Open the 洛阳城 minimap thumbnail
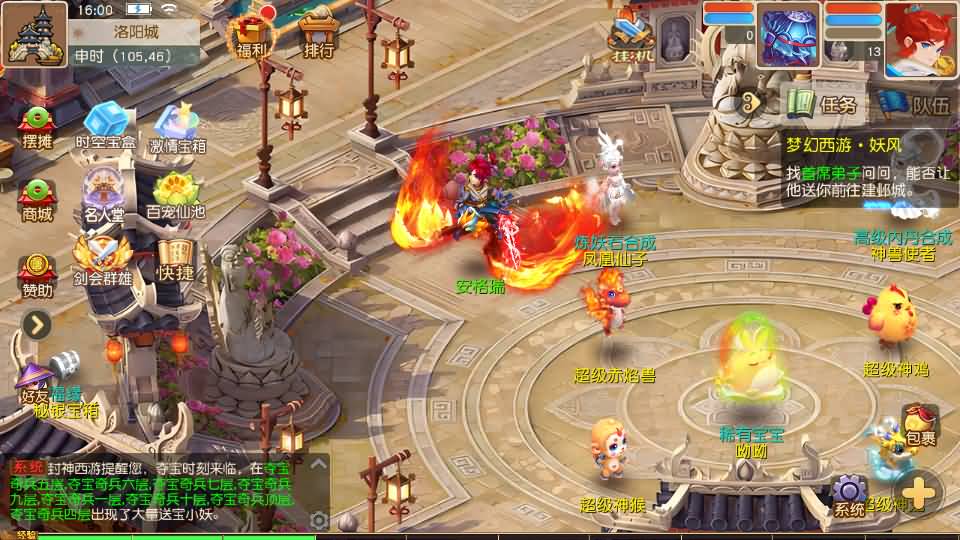This screenshot has height=540, width=960. pyautogui.click(x=35, y=34)
